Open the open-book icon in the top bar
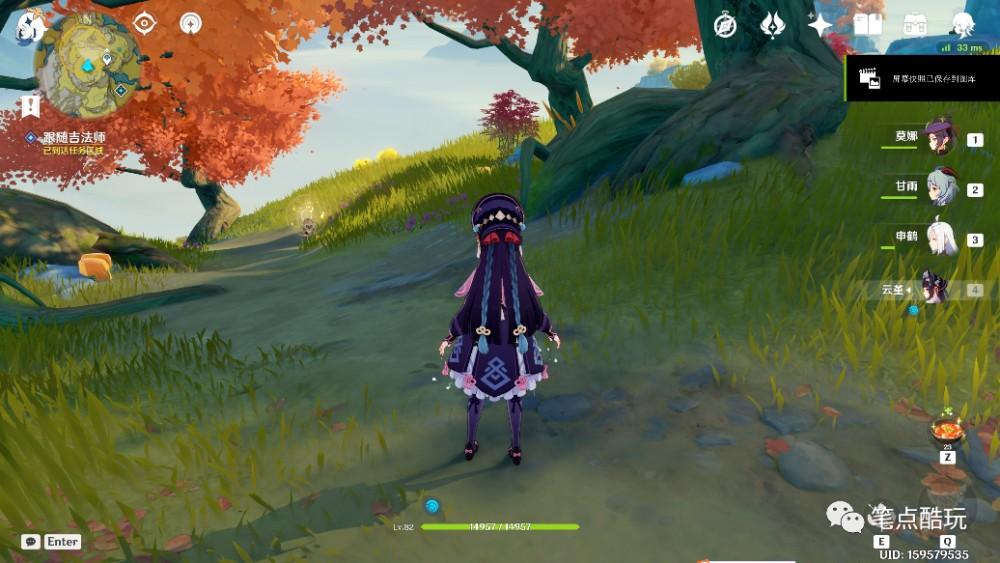This screenshot has height=563, width=1000. pyautogui.click(x=867, y=24)
